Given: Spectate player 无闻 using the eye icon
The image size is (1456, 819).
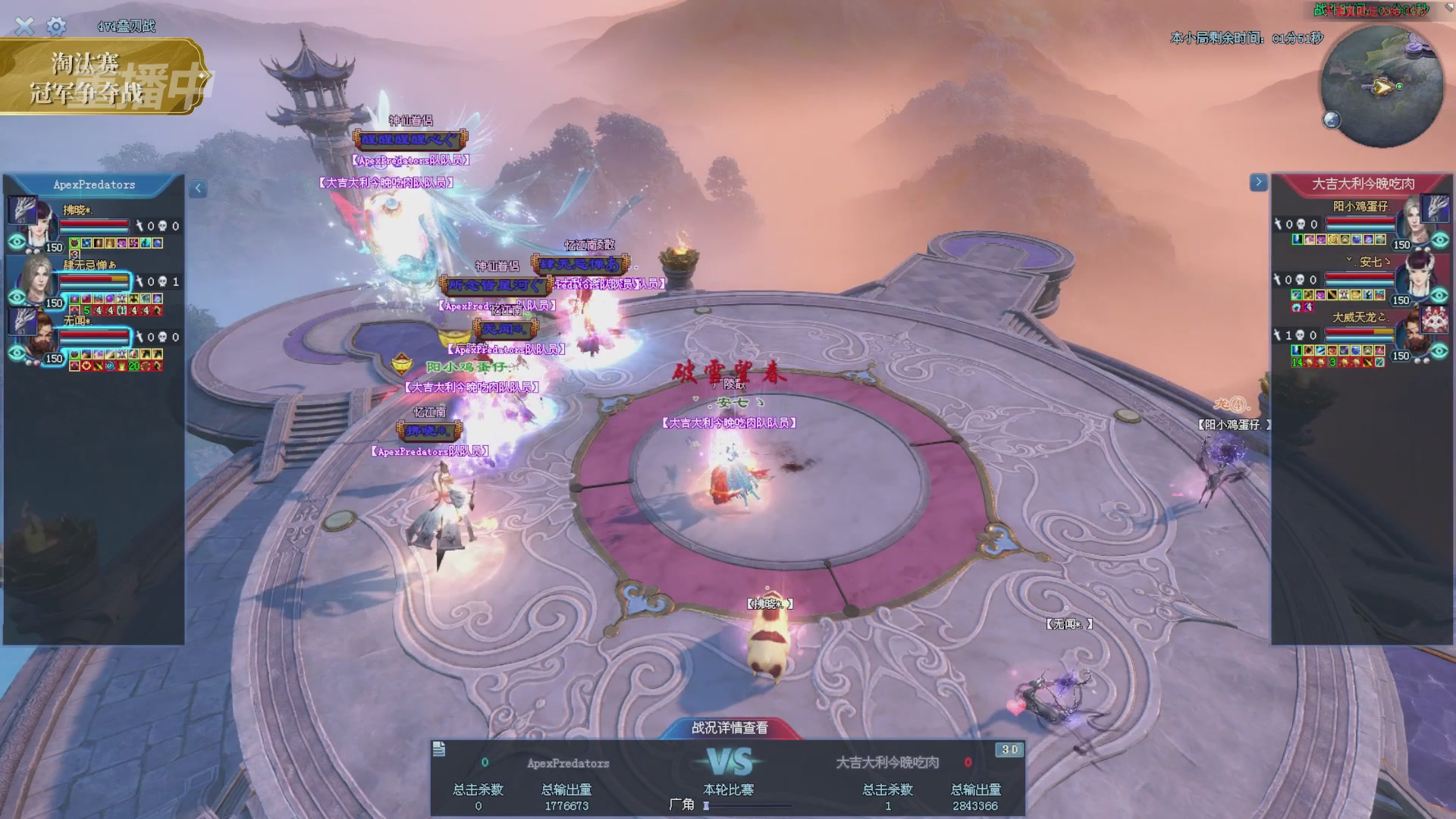Looking at the screenshot, I should [17, 353].
